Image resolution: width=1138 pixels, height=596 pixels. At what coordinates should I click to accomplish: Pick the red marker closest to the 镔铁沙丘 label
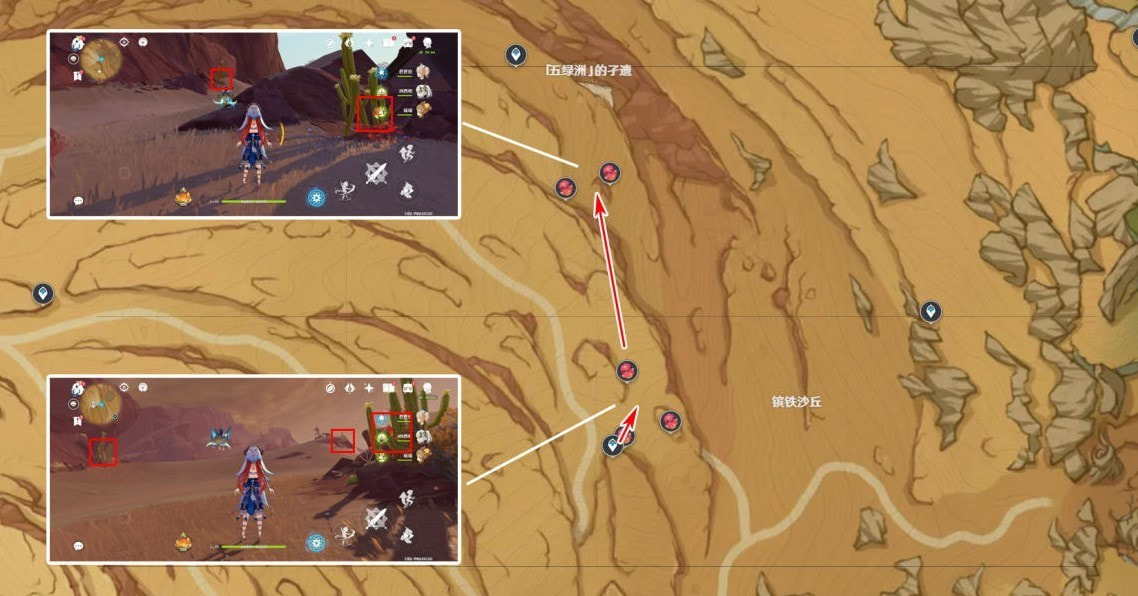pyautogui.click(x=670, y=420)
